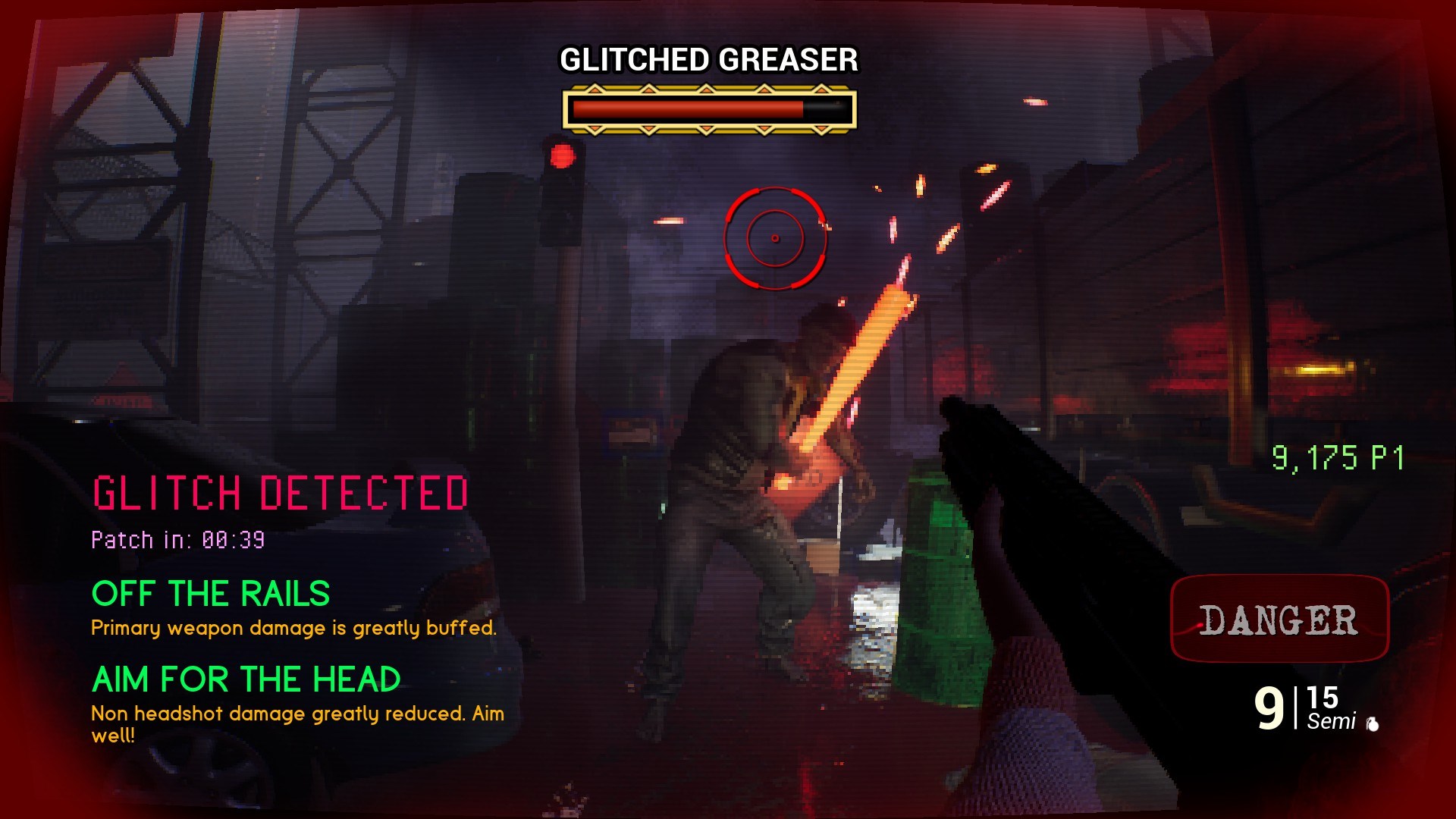1456x819 pixels.
Task: Expand the Patch in countdown timer
Action: pyautogui.click(x=178, y=540)
